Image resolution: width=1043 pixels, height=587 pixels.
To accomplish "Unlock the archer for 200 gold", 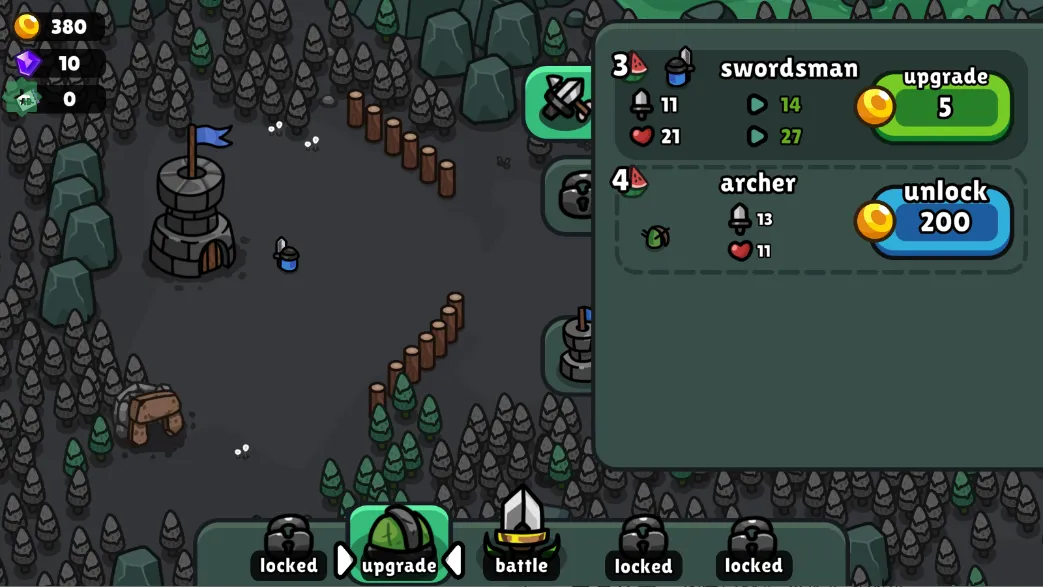I will click(943, 219).
